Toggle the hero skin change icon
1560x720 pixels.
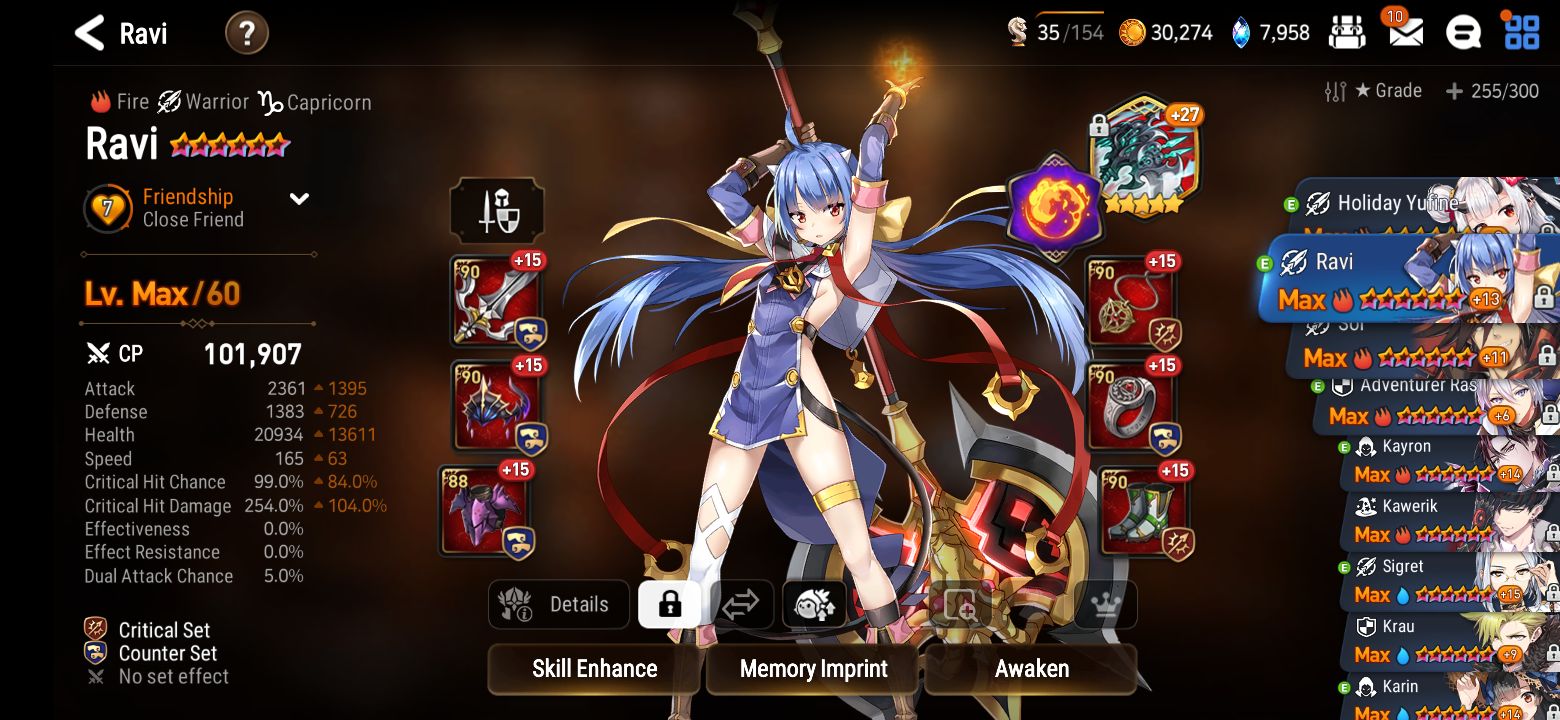[x=813, y=604]
